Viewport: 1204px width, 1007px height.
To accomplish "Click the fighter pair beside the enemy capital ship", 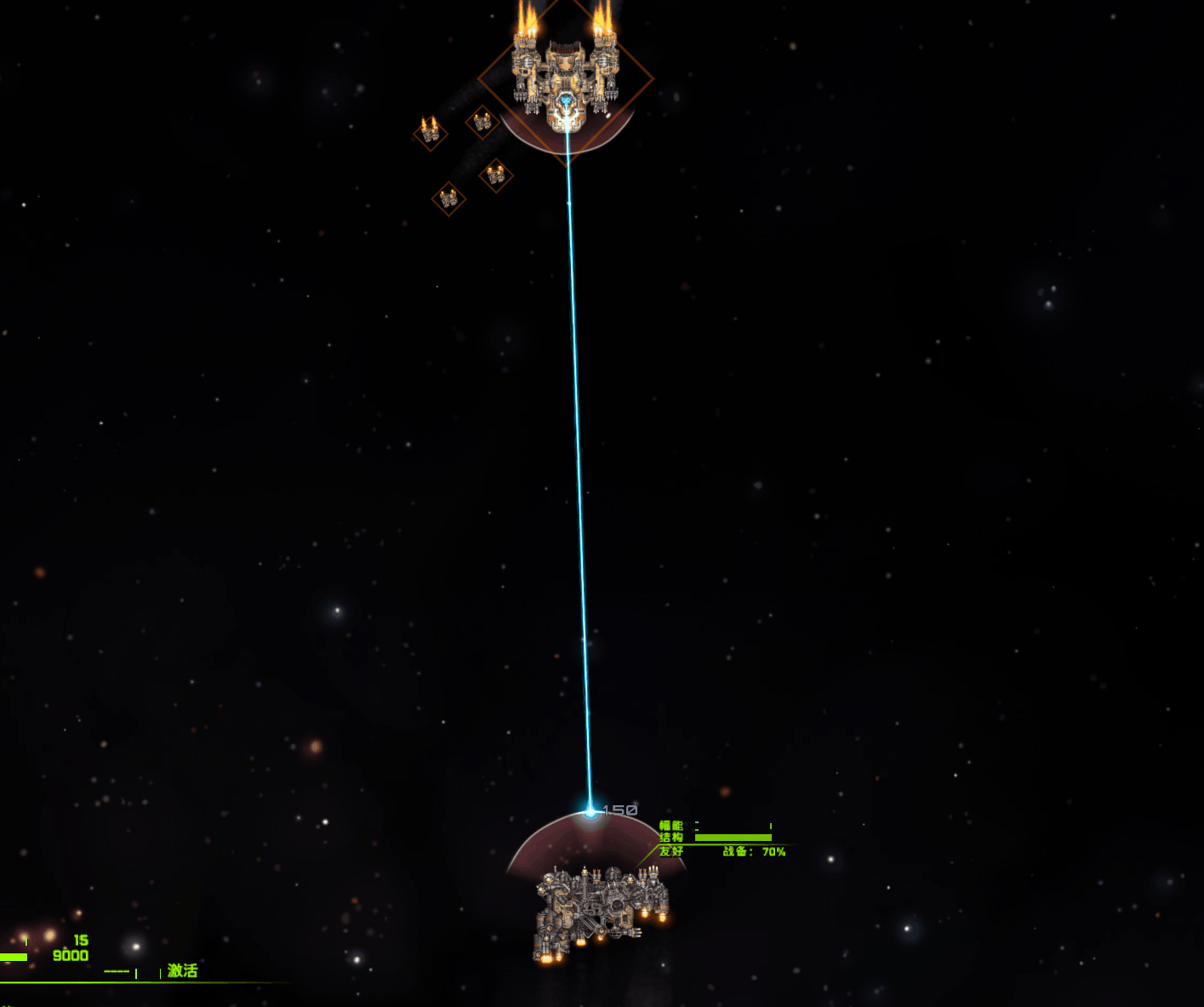I will point(483,122).
